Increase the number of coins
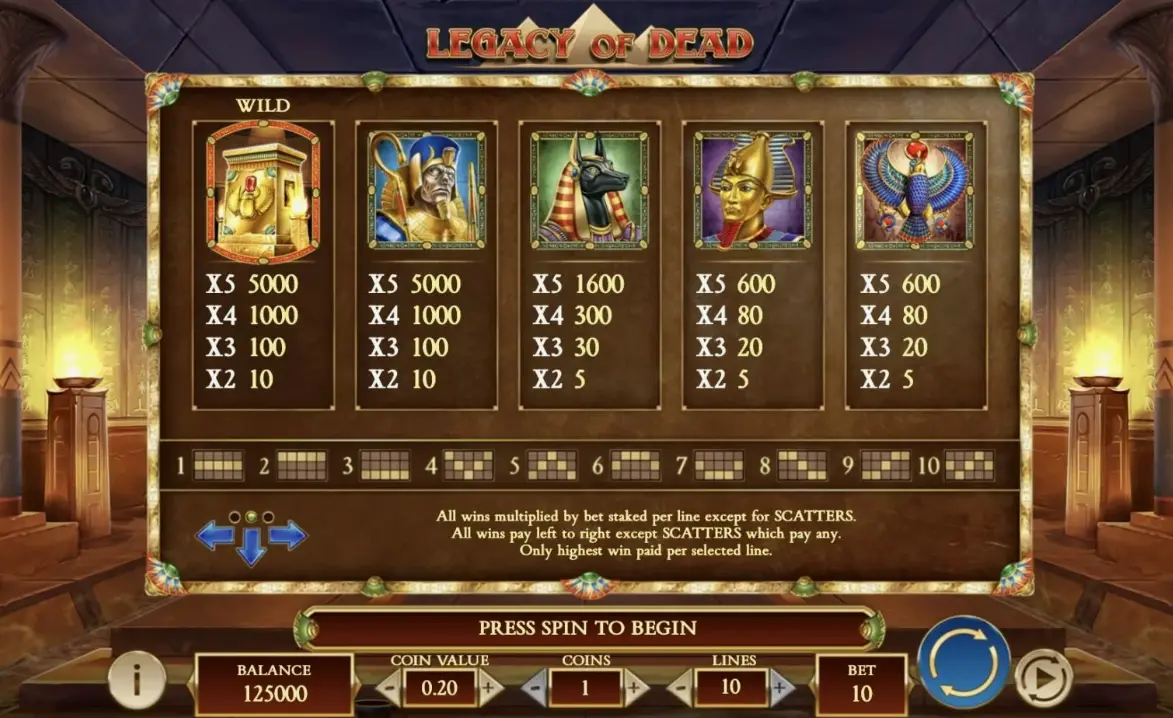1173x718 pixels. (x=632, y=688)
